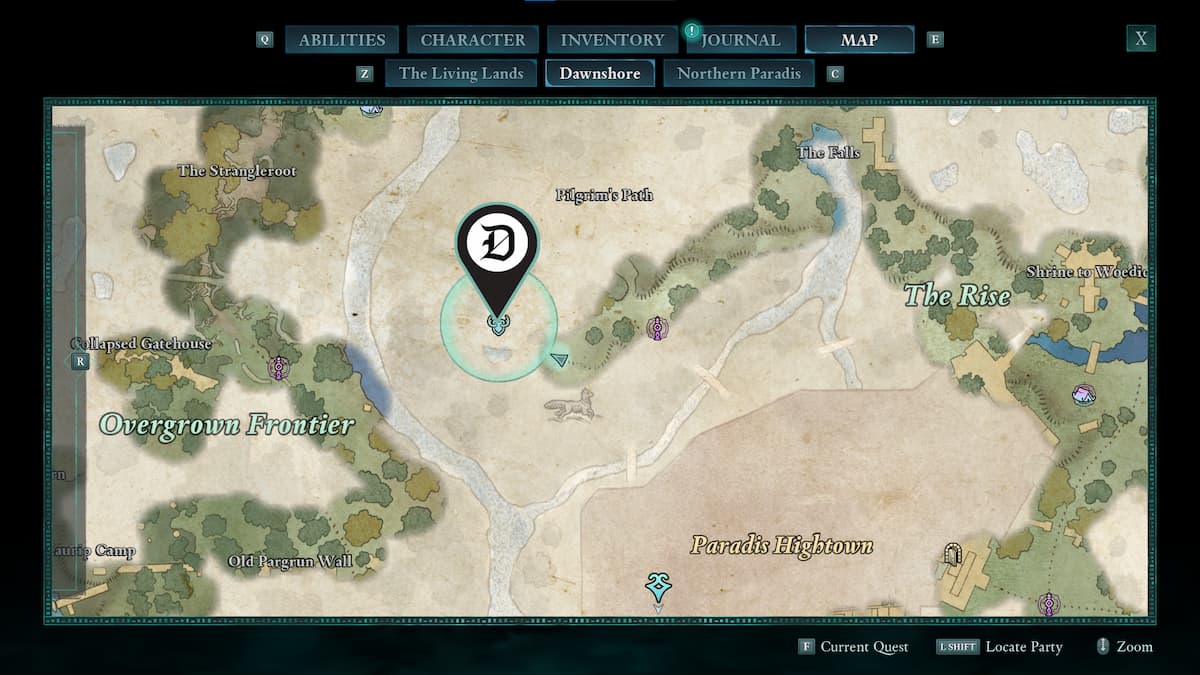Close the menu with the X button
The height and width of the screenshot is (675, 1200).
coord(1140,39)
